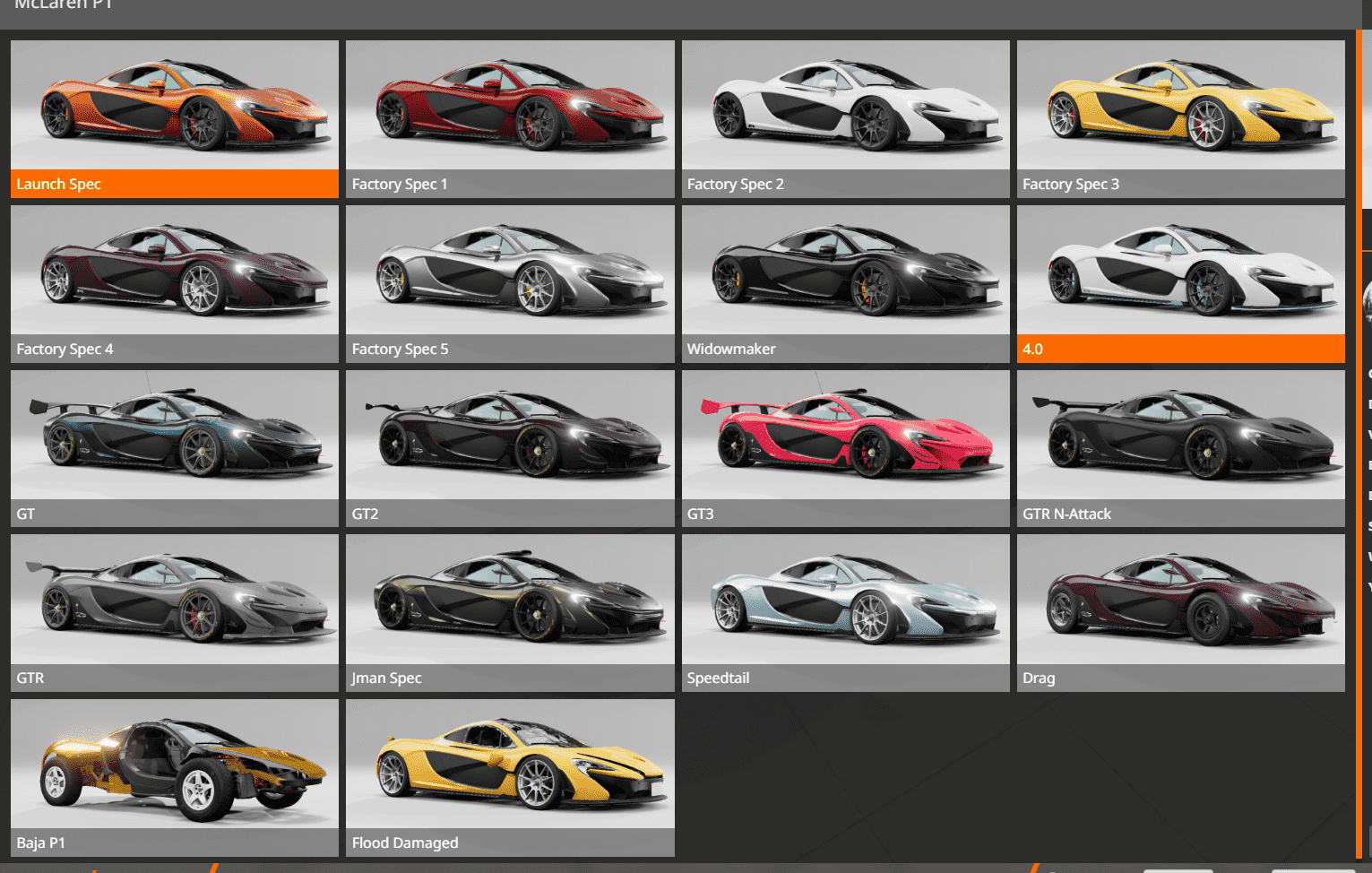Select the 4.0 configuration tile
The image size is (1372, 873).
[1180, 283]
